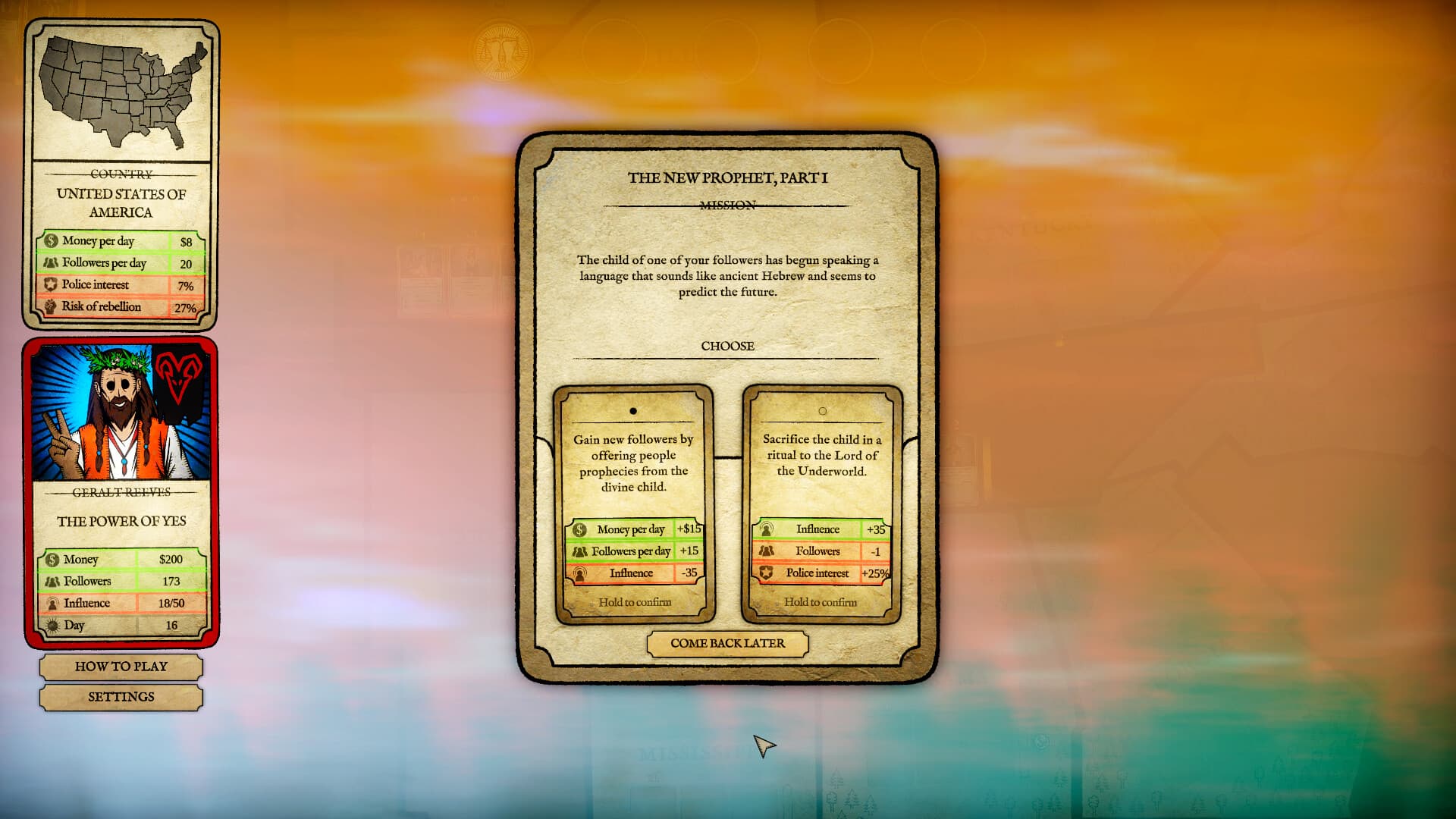1456x819 pixels.
Task: Click the Risk of rebellion fist icon
Action: pos(52,307)
